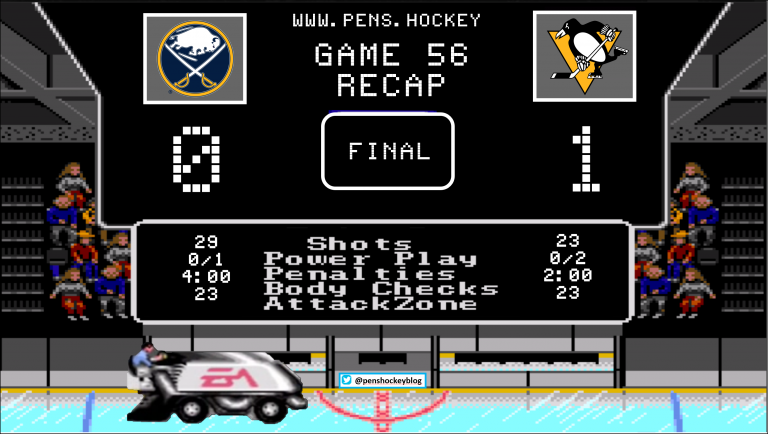
Task: Click the FINAL box between the scores
Action: point(388,152)
